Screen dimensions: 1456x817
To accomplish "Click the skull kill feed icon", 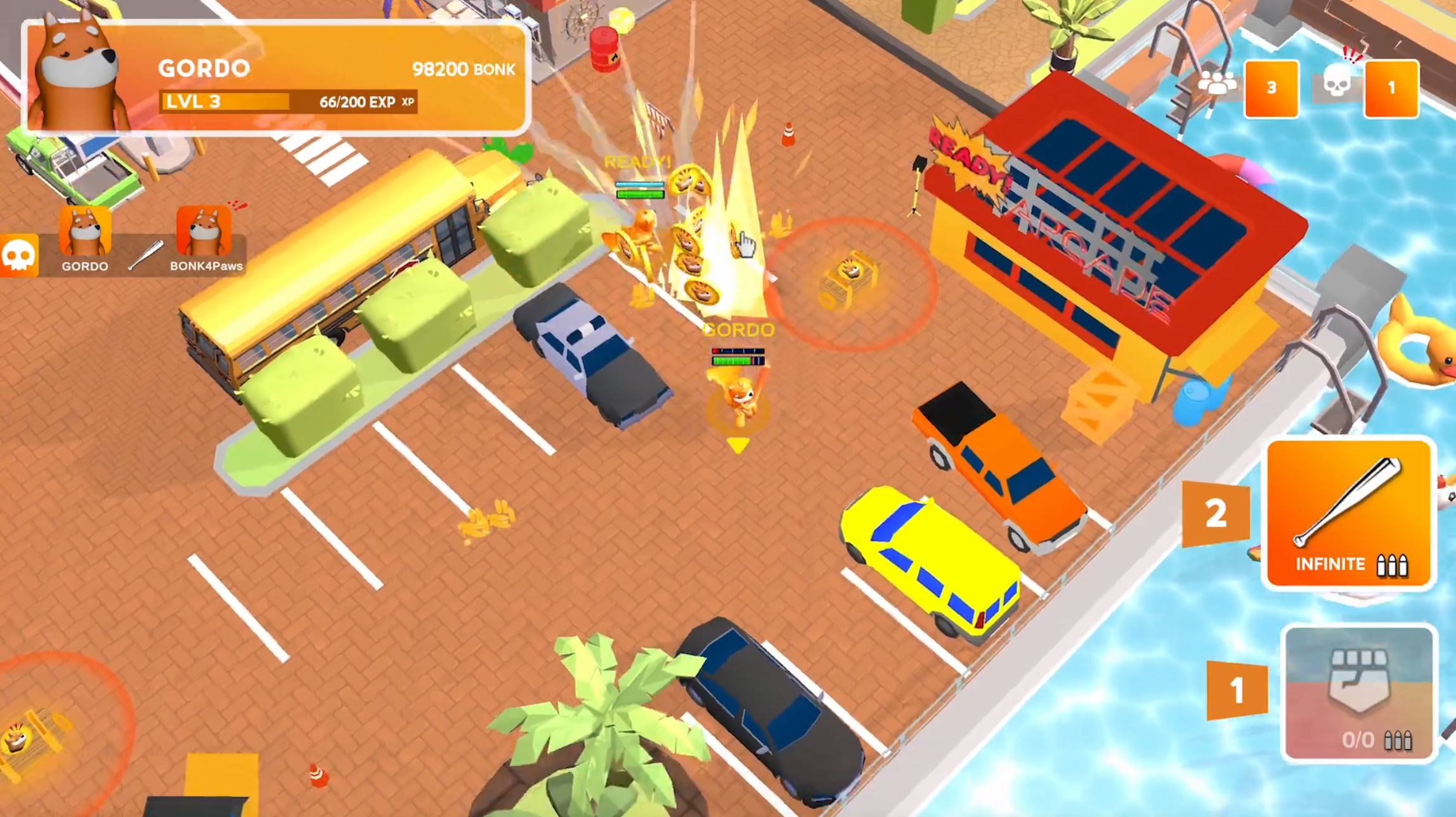I will (18, 256).
